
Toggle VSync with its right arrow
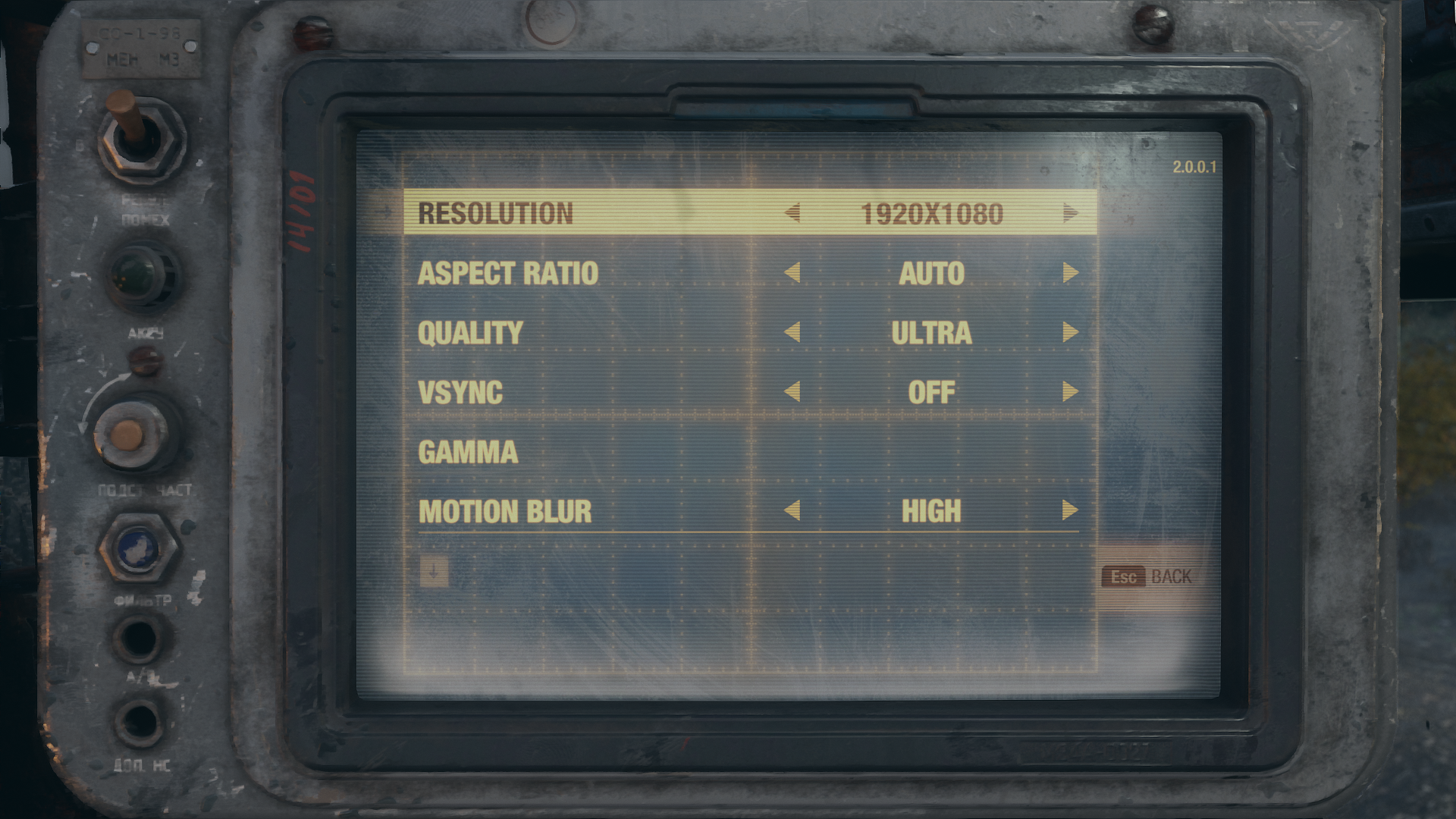(1070, 391)
